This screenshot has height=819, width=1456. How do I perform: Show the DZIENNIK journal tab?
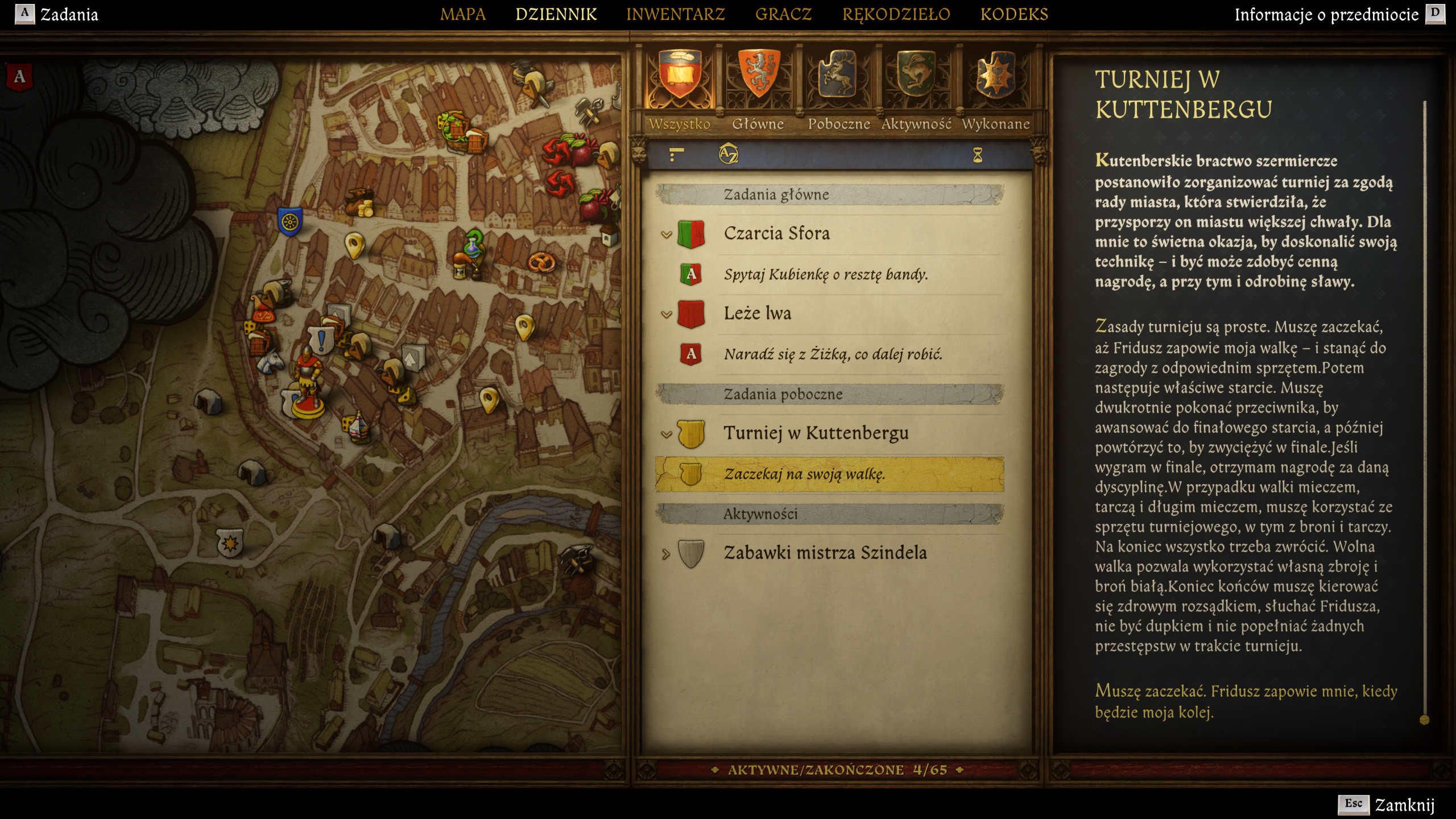point(556,14)
